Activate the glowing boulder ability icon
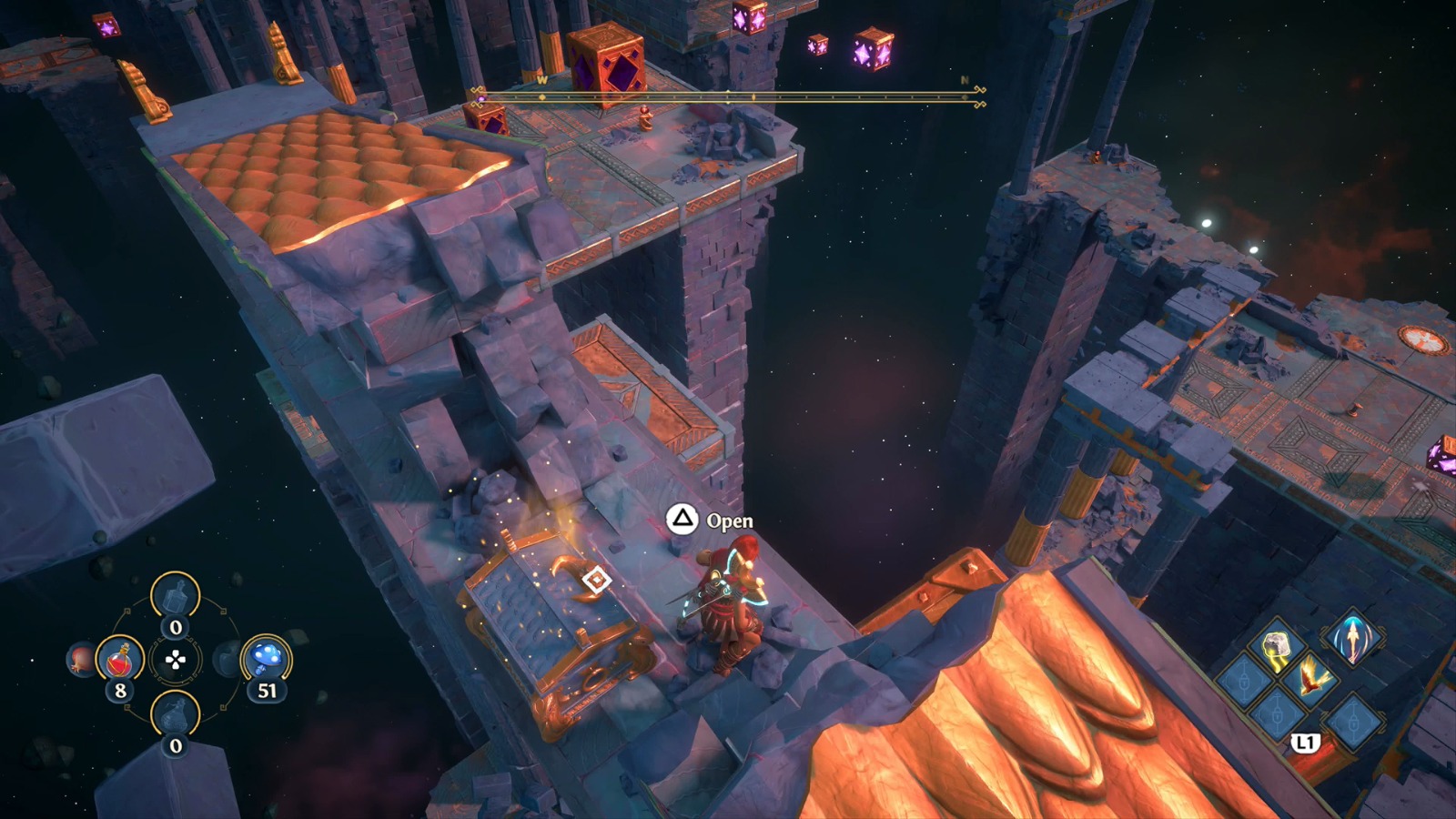The width and height of the screenshot is (1456, 819). click(x=1275, y=645)
